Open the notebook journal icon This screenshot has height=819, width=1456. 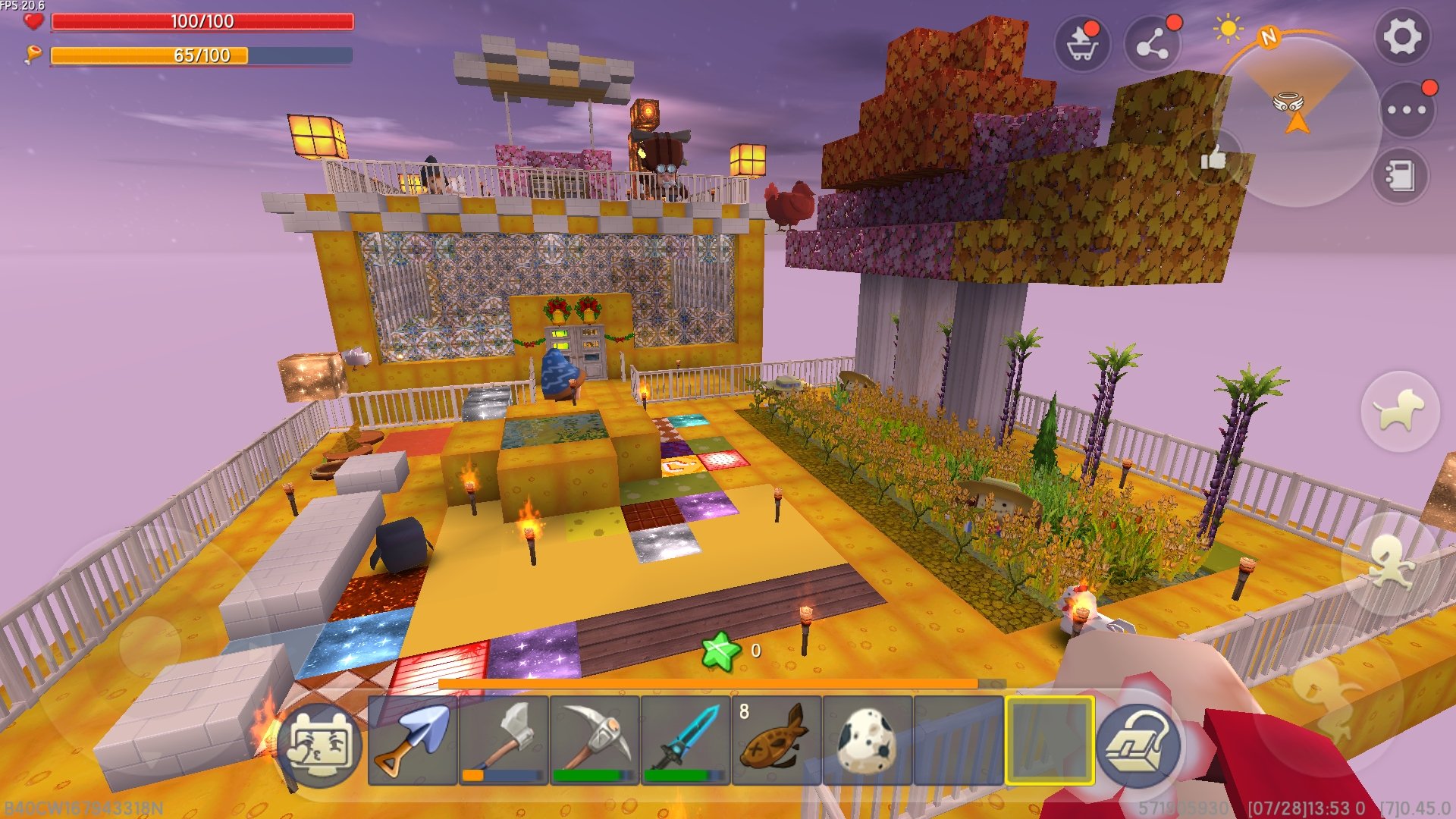[1400, 176]
